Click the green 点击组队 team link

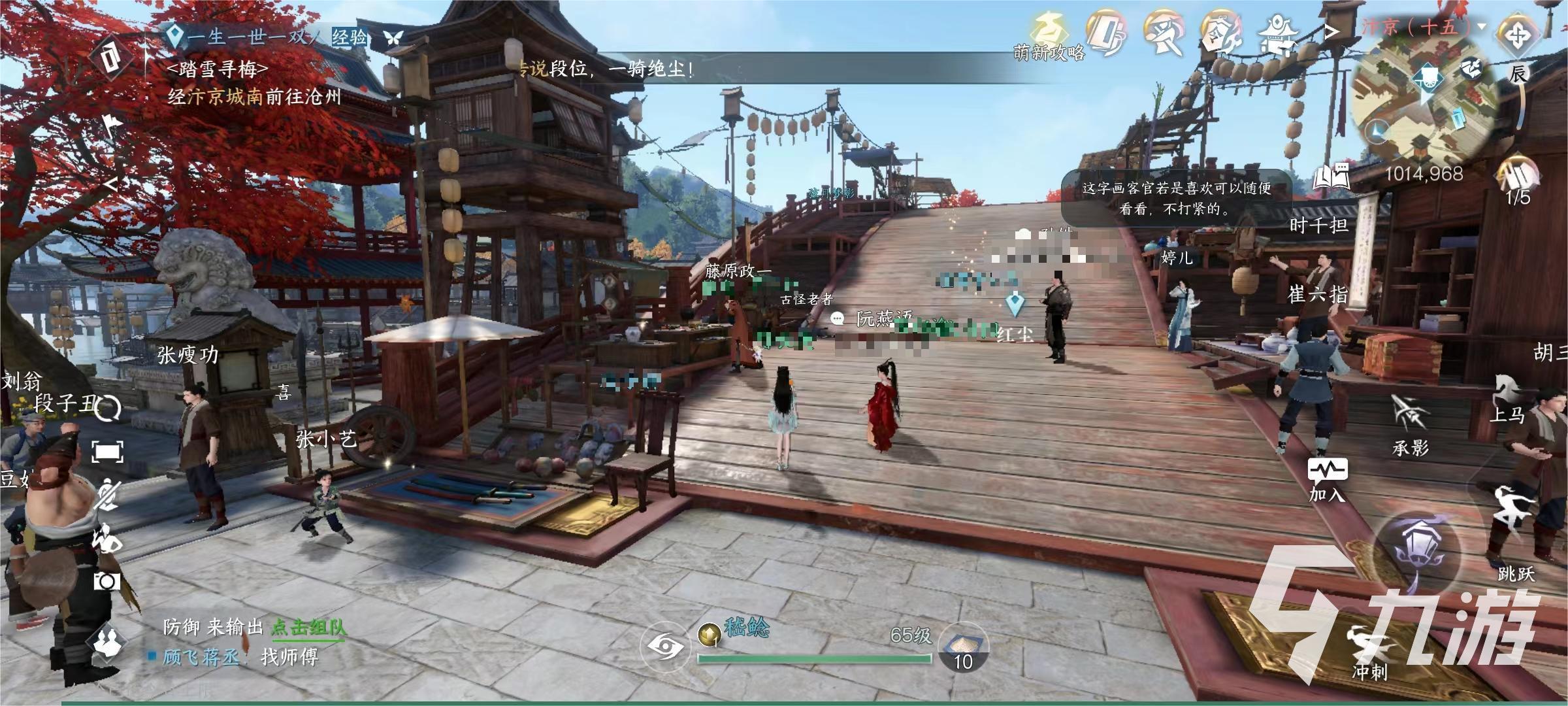[308, 628]
